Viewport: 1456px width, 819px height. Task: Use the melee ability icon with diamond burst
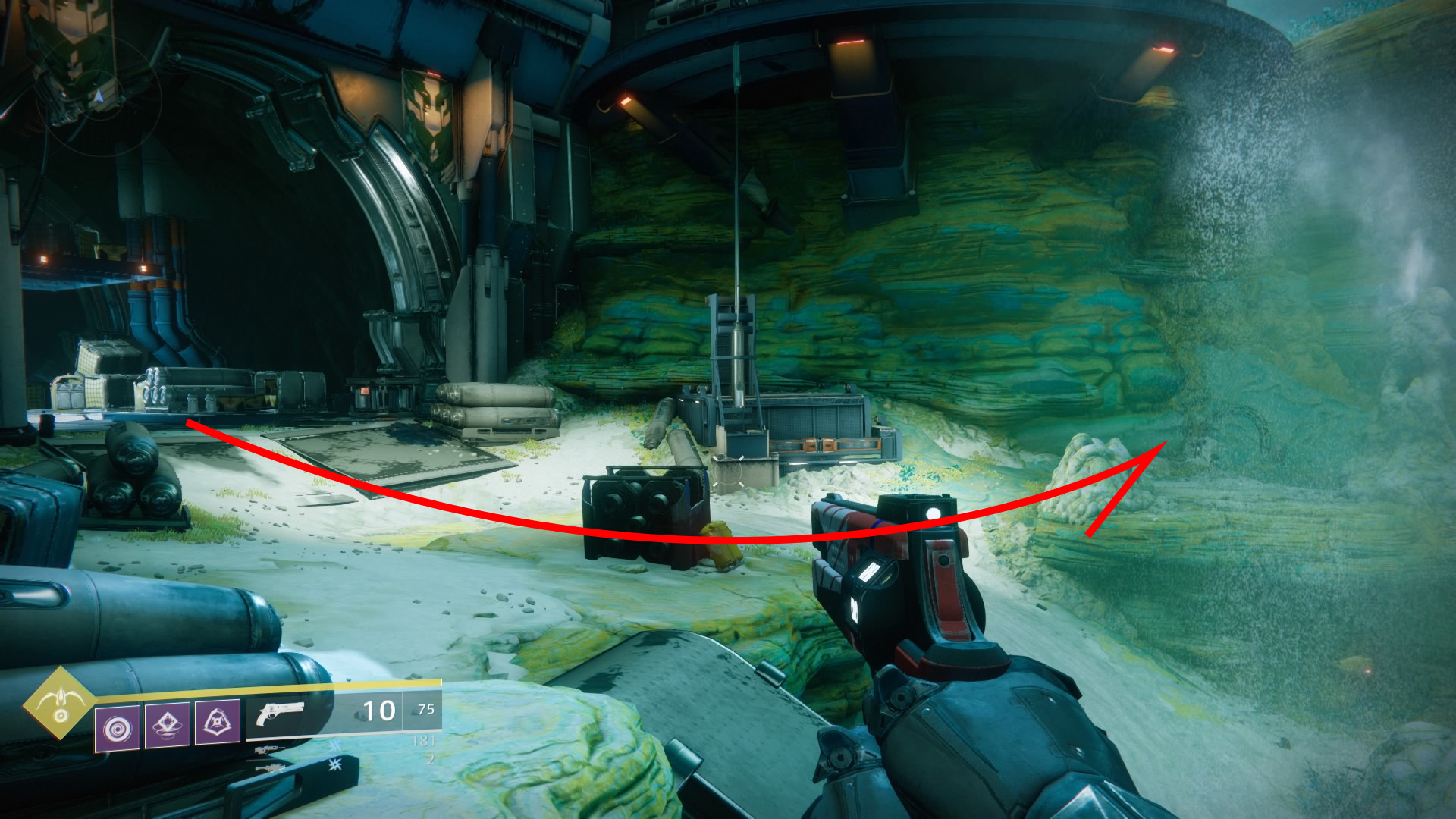click(x=168, y=724)
